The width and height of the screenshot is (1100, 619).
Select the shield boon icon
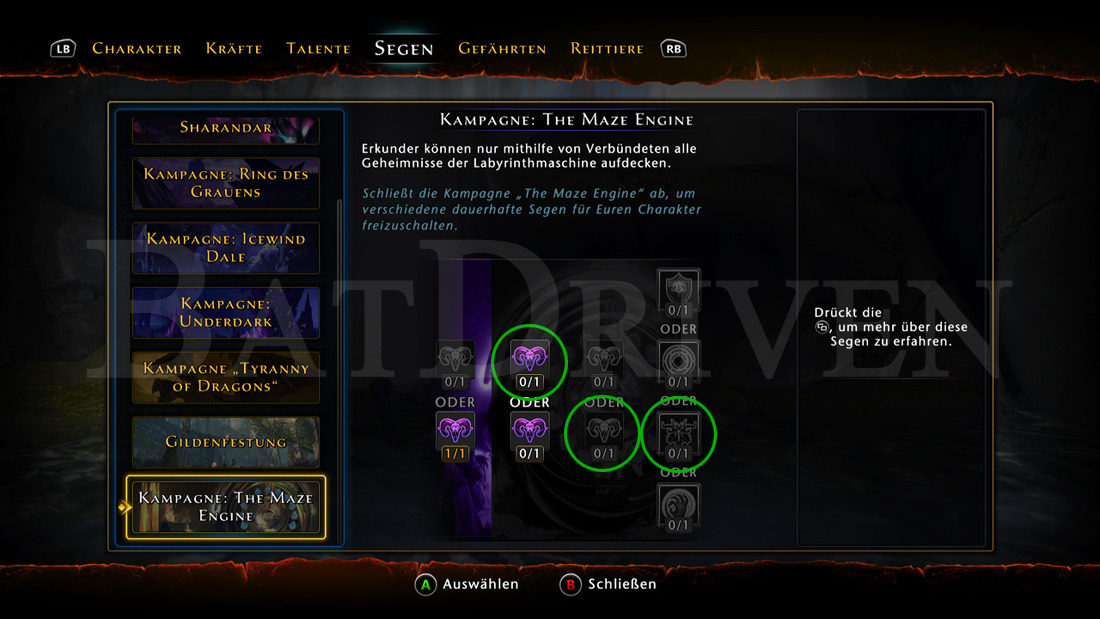tap(679, 288)
